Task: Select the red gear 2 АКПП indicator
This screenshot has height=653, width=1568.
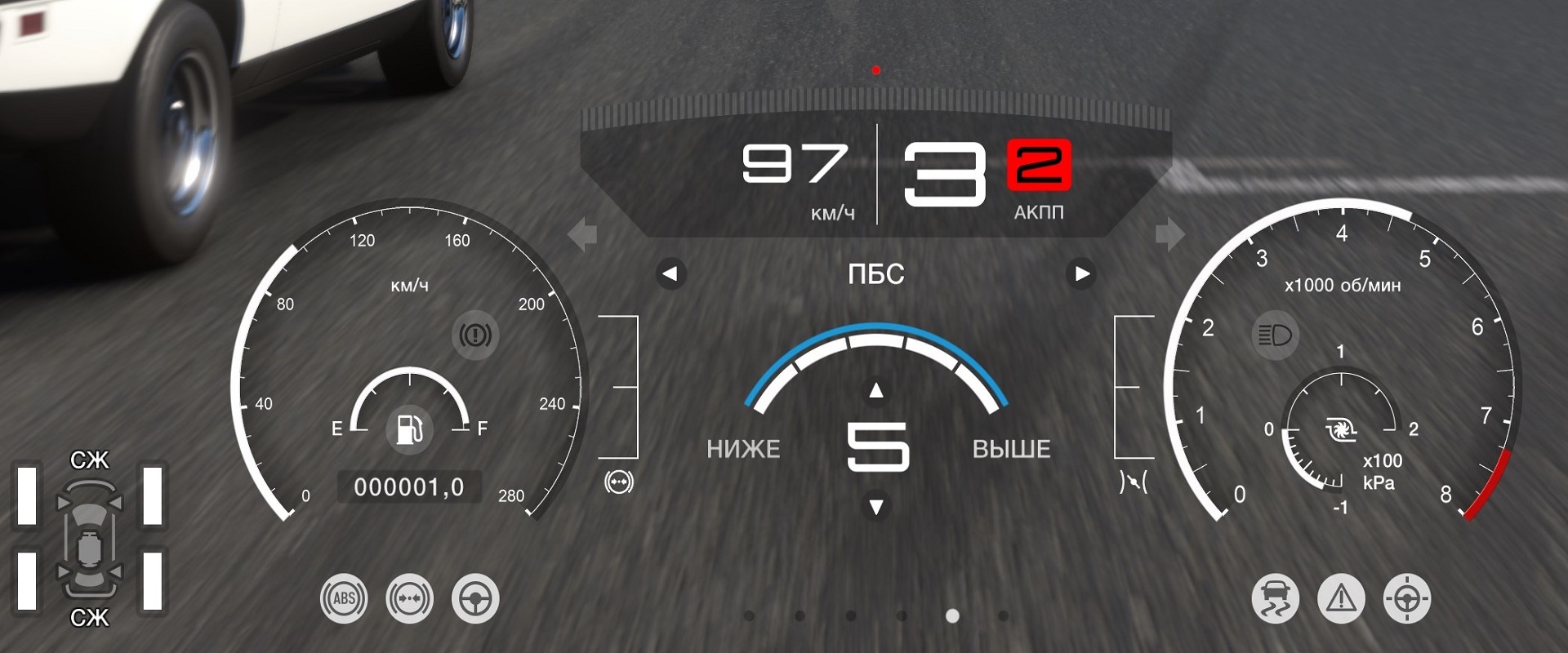Action: (x=1039, y=165)
